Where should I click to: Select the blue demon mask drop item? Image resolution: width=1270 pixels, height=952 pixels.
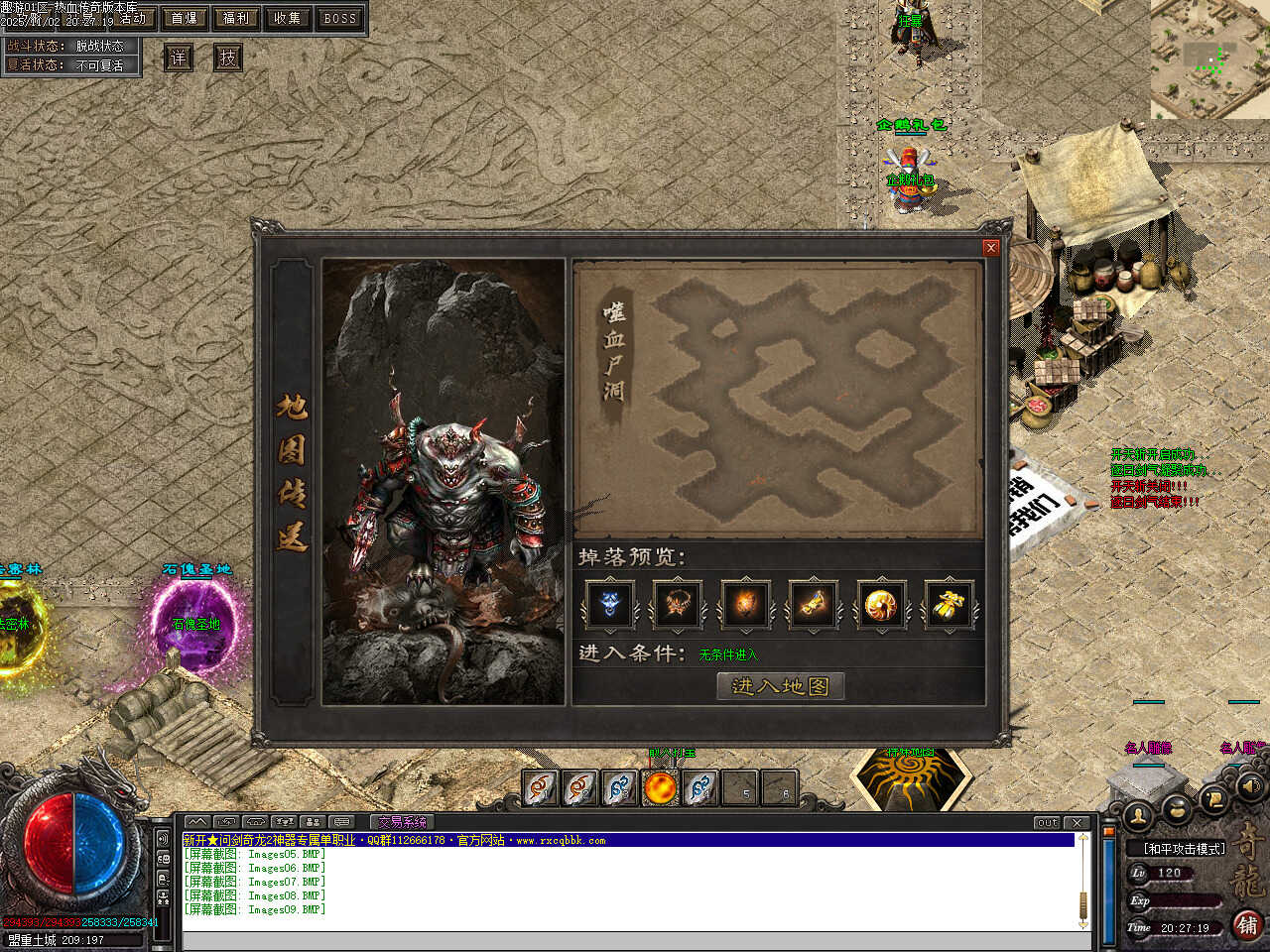(x=609, y=604)
